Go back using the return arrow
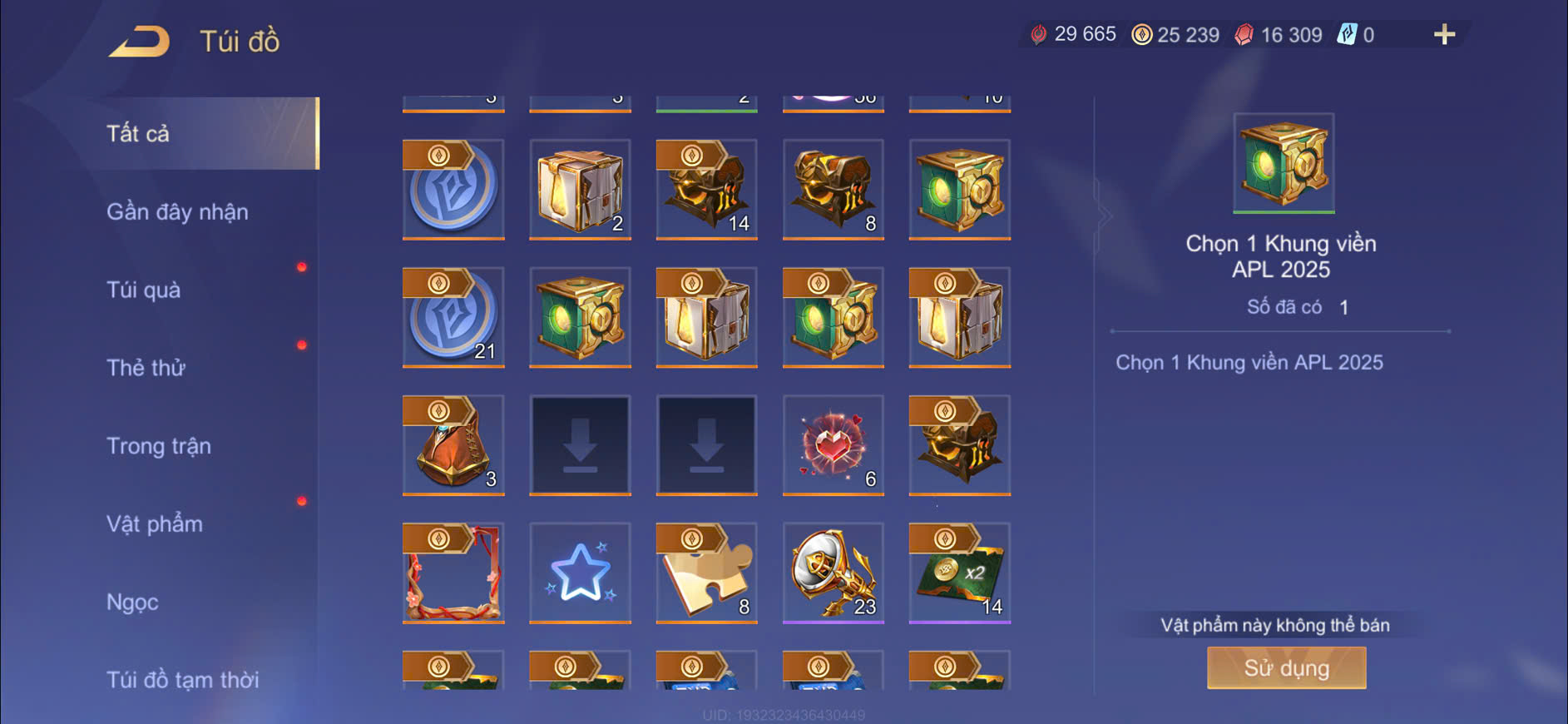 click(x=139, y=41)
